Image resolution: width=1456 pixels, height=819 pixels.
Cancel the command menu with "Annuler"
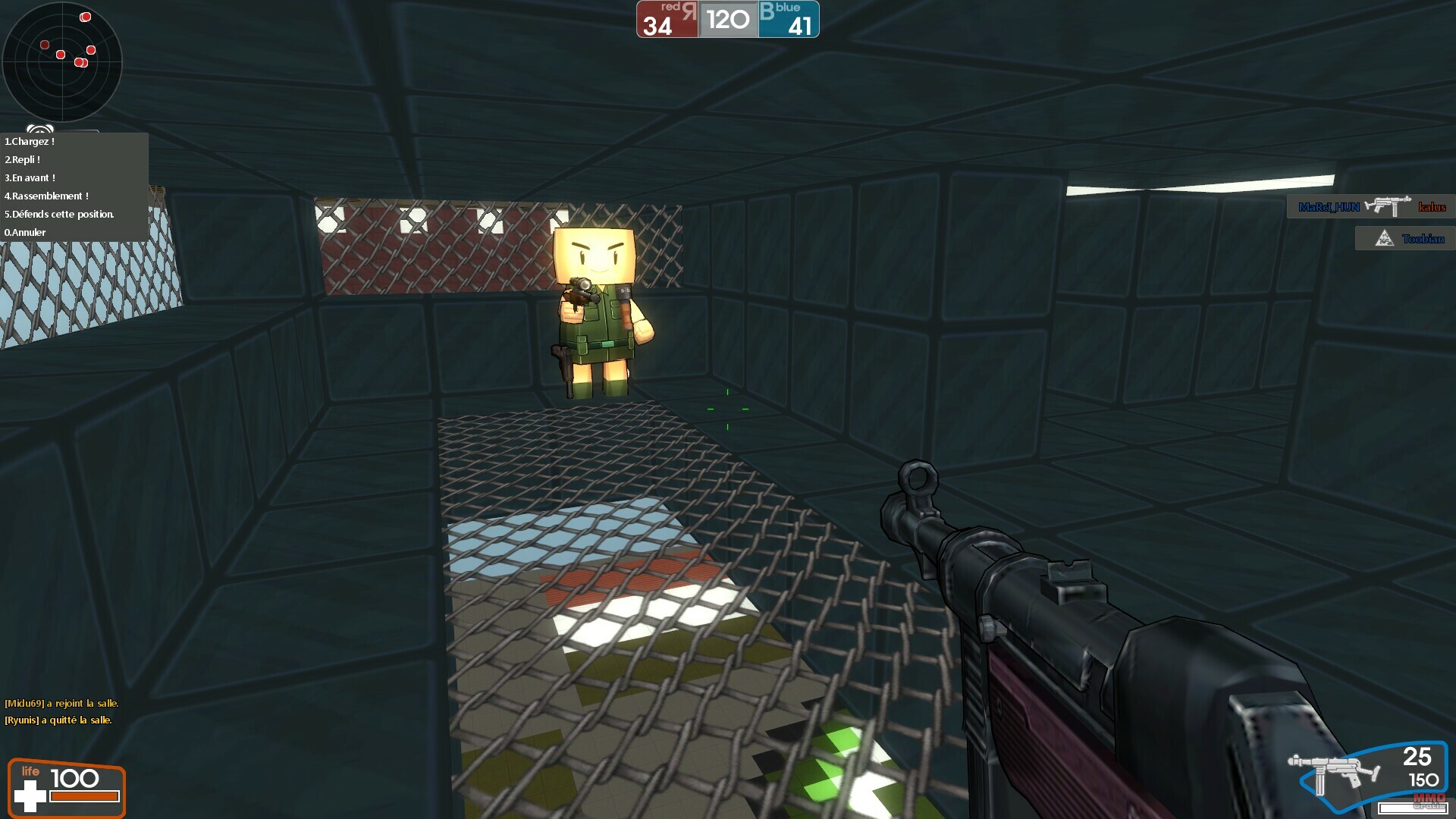tap(26, 233)
